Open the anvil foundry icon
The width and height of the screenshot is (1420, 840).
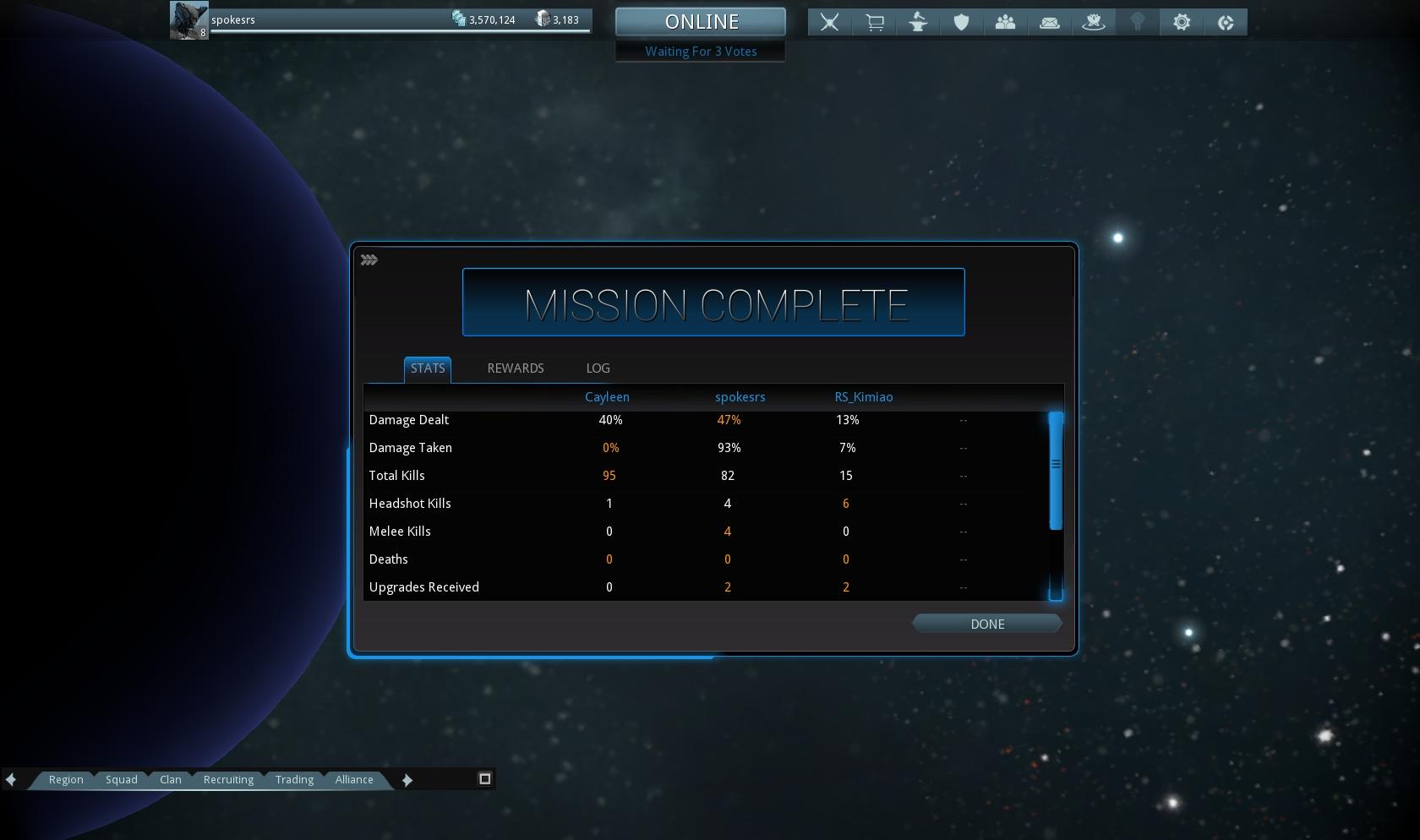coord(918,23)
